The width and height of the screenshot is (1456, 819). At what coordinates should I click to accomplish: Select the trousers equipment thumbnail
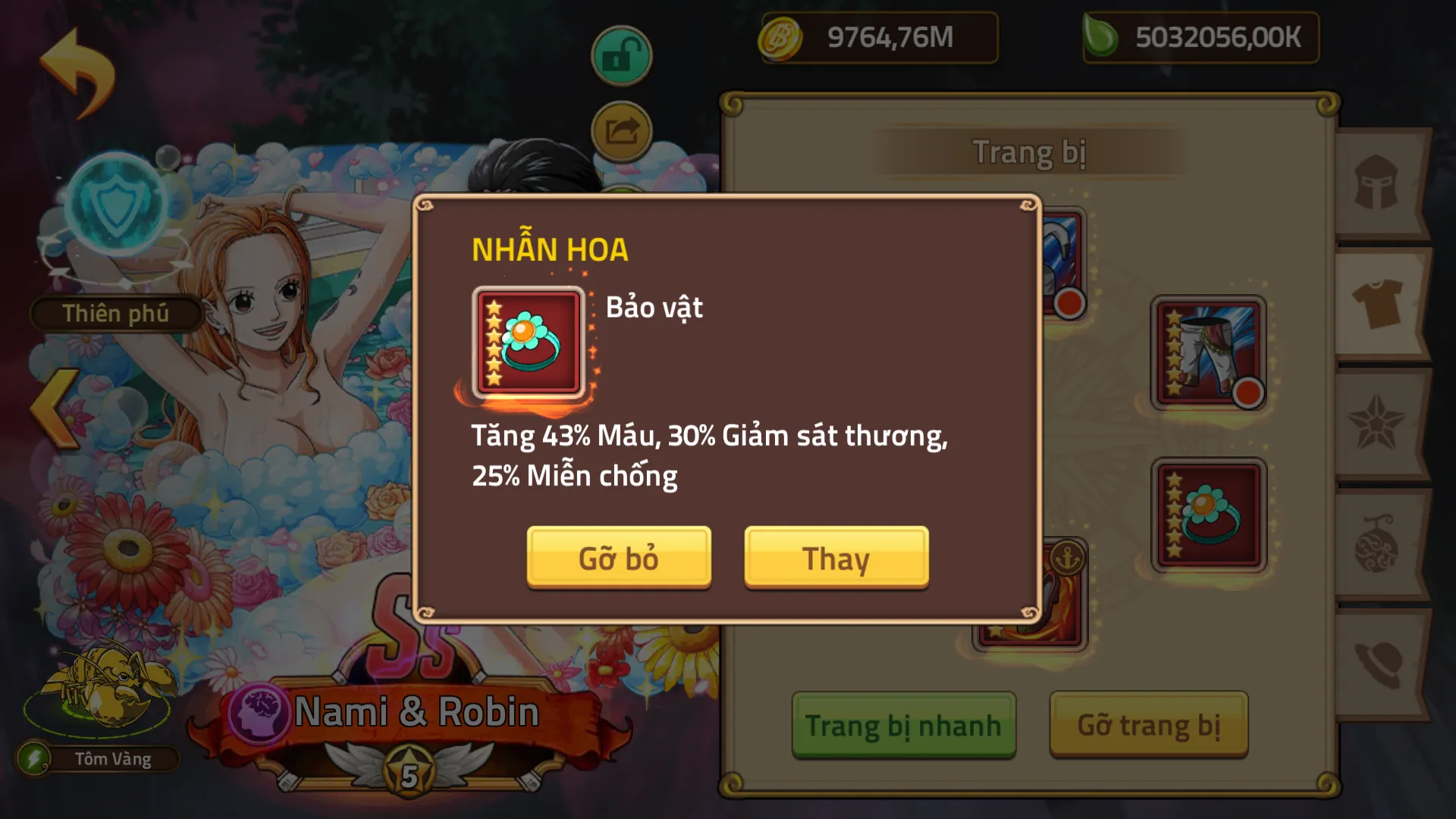tap(1207, 353)
